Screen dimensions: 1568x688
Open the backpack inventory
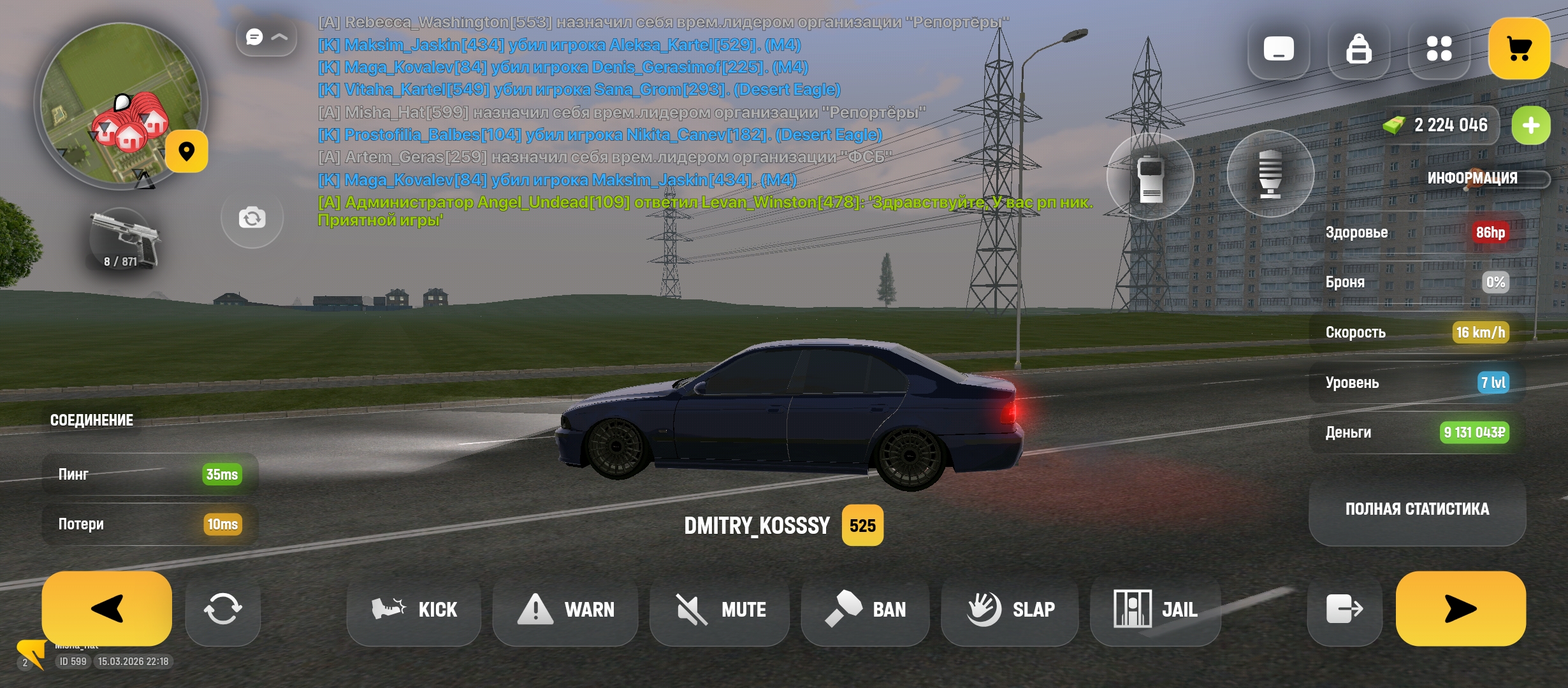[1358, 49]
